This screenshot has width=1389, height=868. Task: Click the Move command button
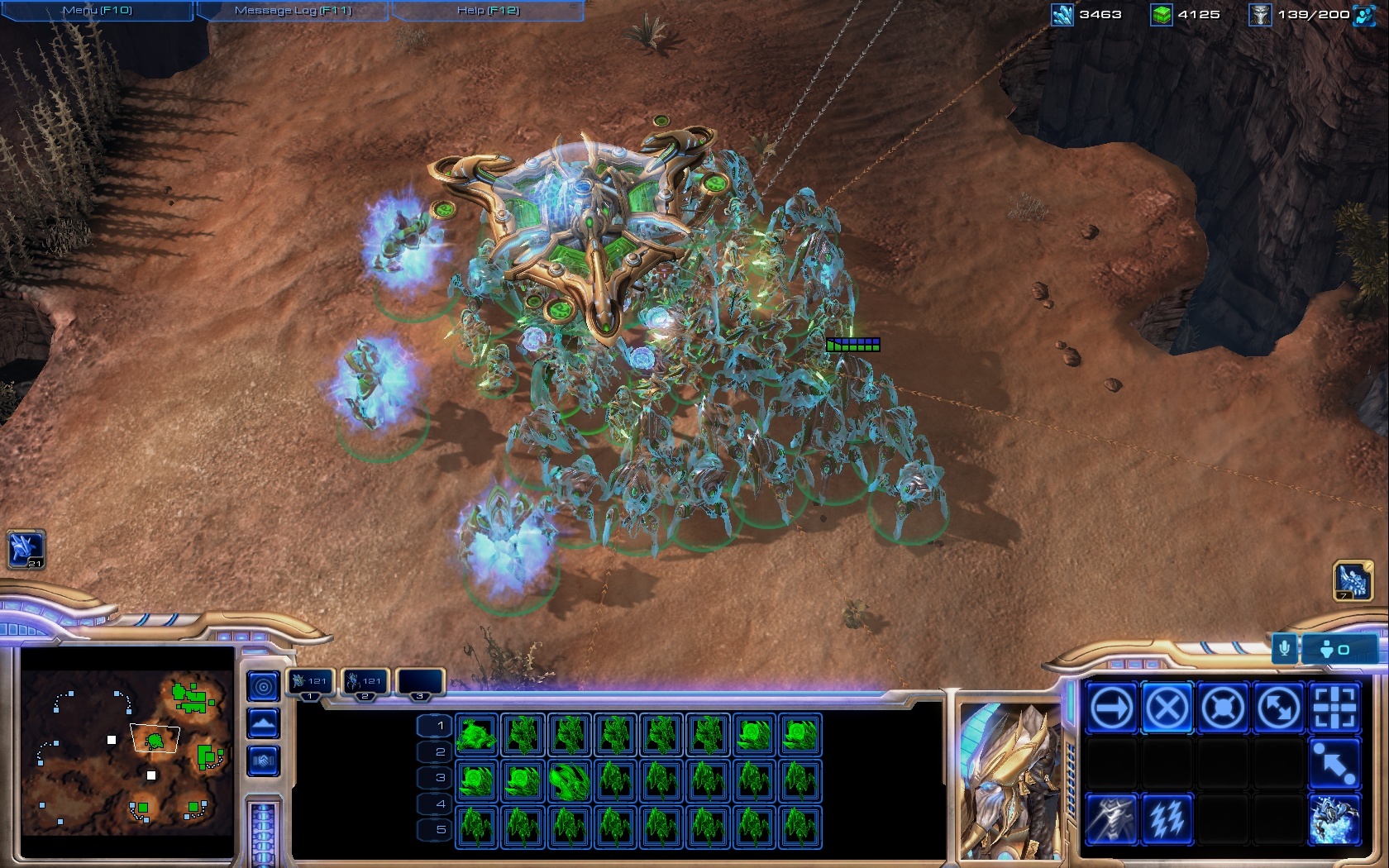pyautogui.click(x=1111, y=708)
